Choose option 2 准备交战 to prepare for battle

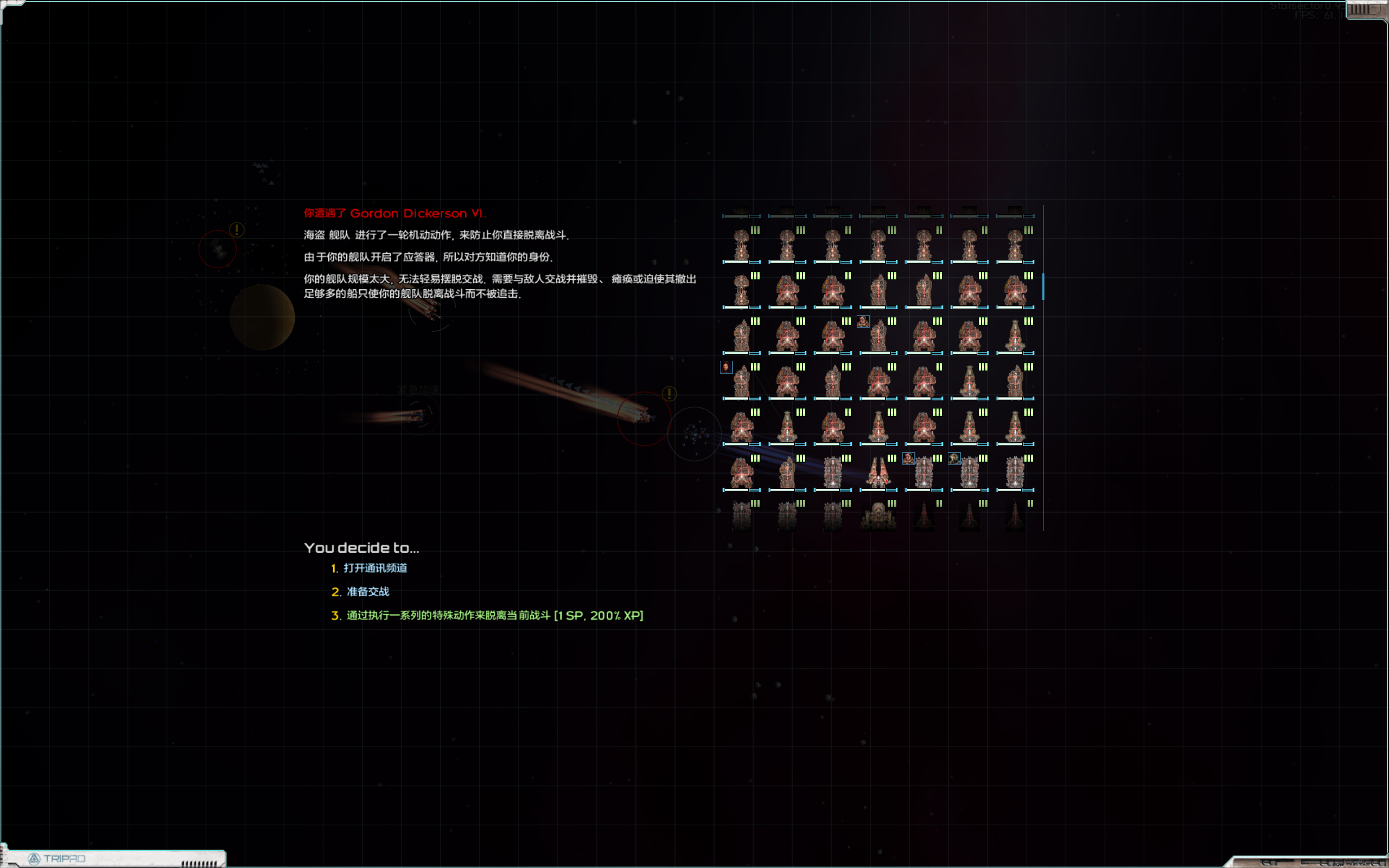[368, 591]
